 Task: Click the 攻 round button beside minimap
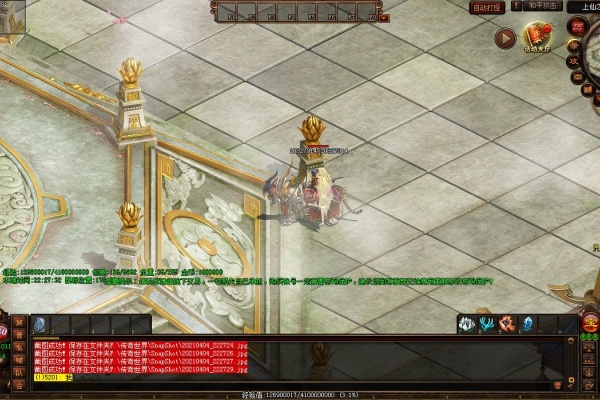tap(575, 62)
